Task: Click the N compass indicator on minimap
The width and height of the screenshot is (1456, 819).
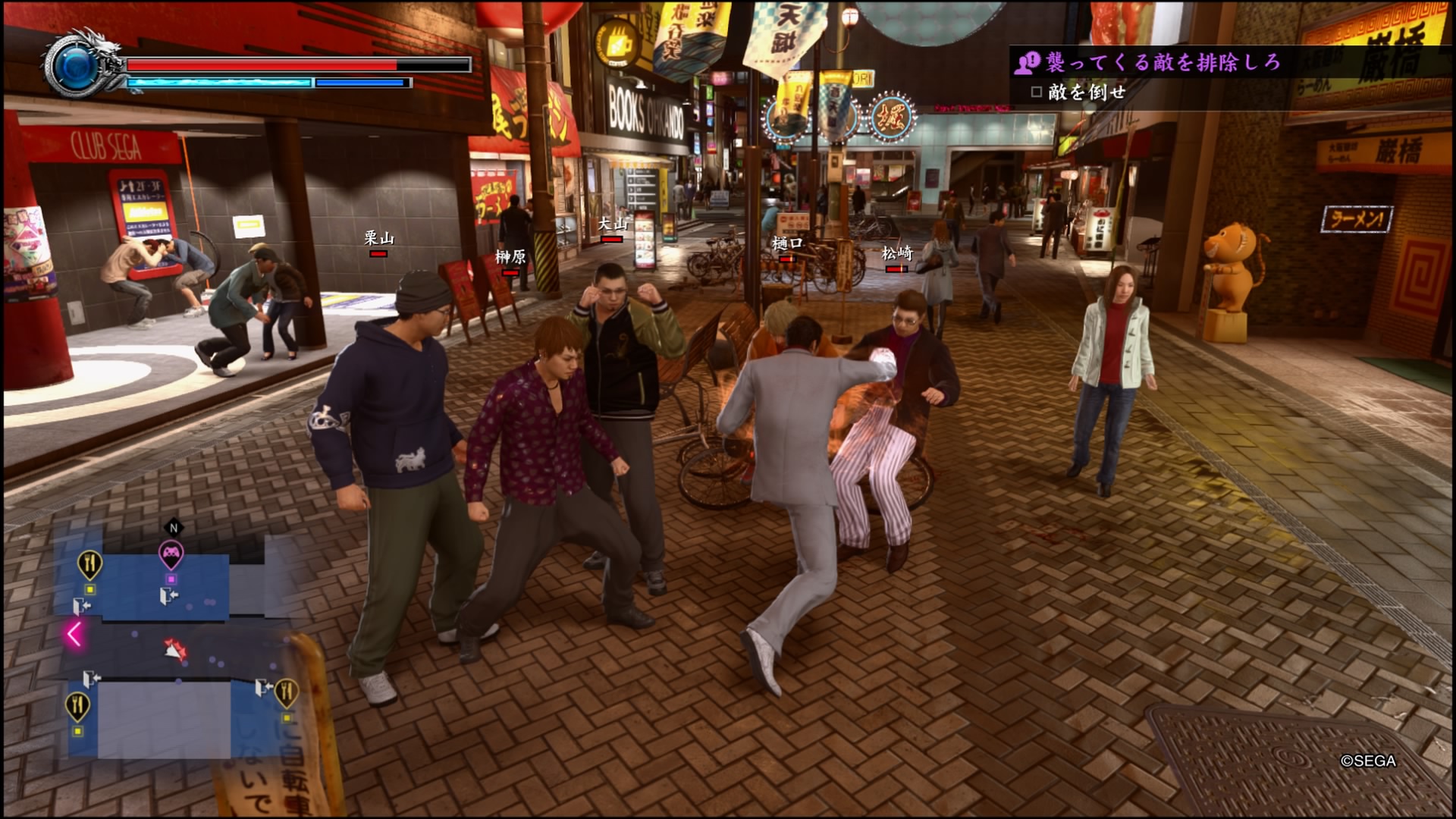Action: pyautogui.click(x=174, y=528)
